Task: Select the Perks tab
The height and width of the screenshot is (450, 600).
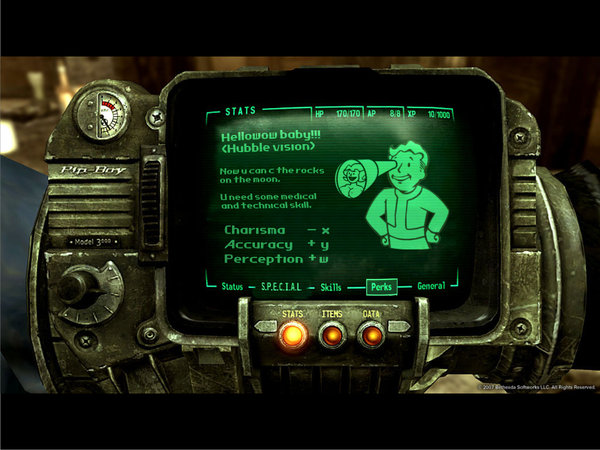Action: coord(381,287)
